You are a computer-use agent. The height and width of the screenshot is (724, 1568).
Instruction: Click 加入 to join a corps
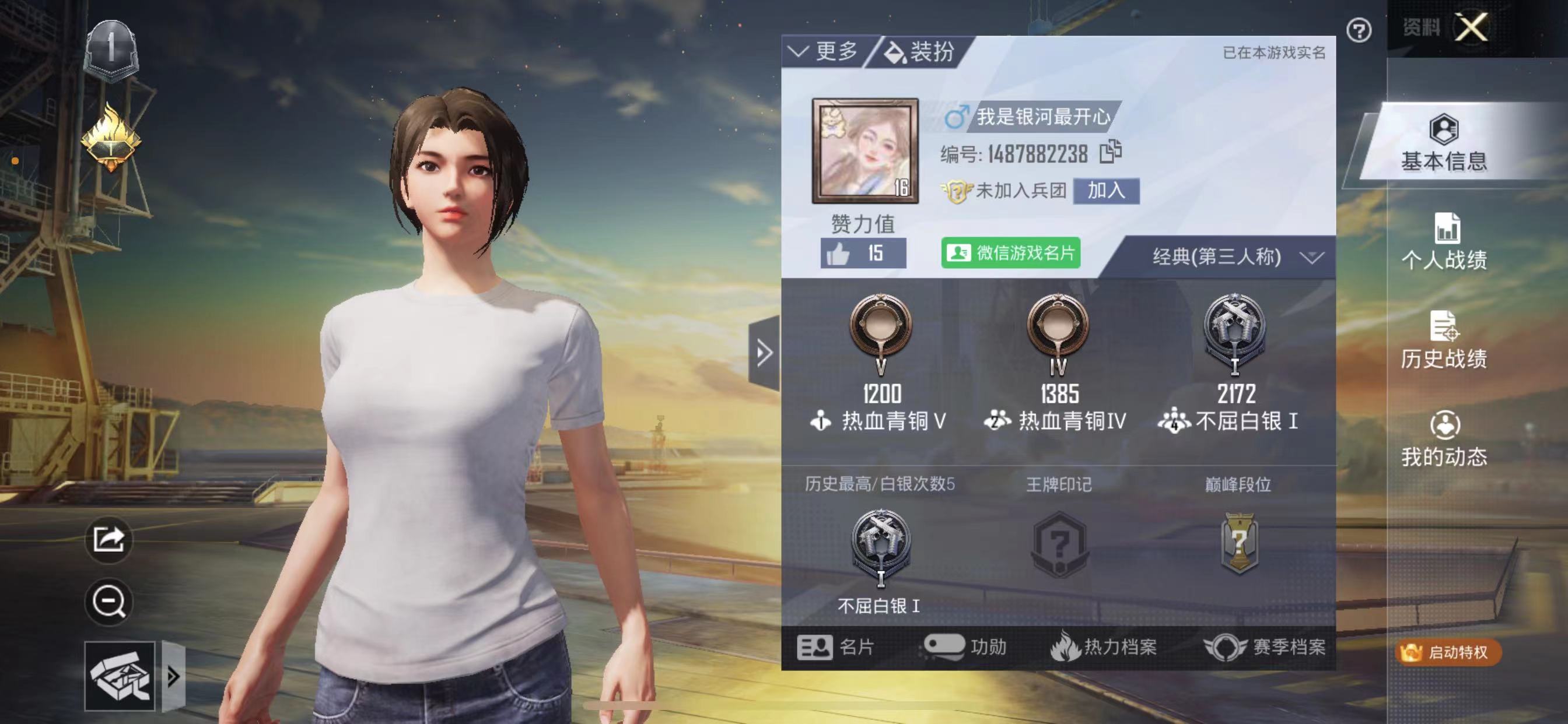(1105, 191)
